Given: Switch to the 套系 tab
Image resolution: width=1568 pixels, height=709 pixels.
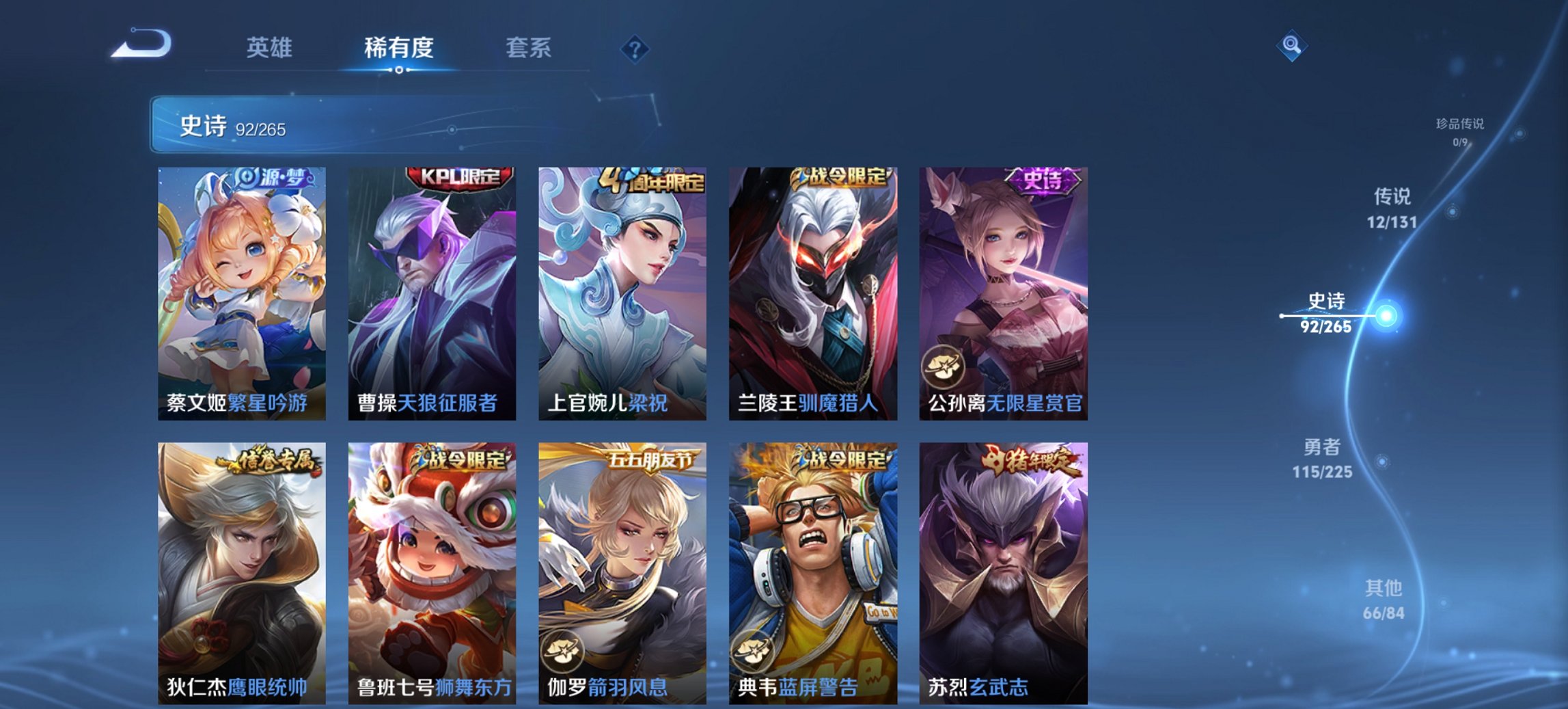Looking at the screenshot, I should coord(528,48).
